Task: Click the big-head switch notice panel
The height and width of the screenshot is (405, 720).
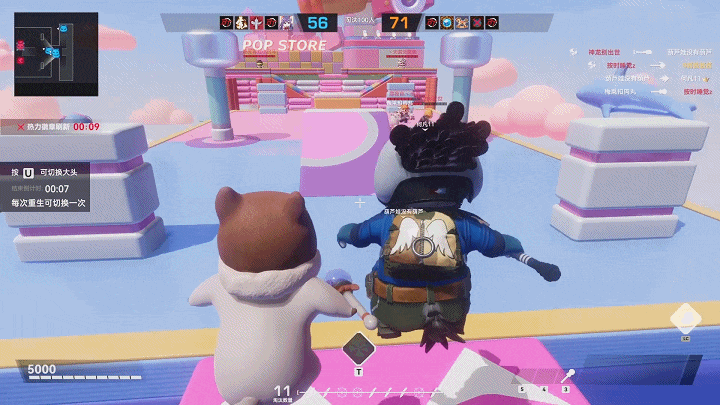Action: 48,187
